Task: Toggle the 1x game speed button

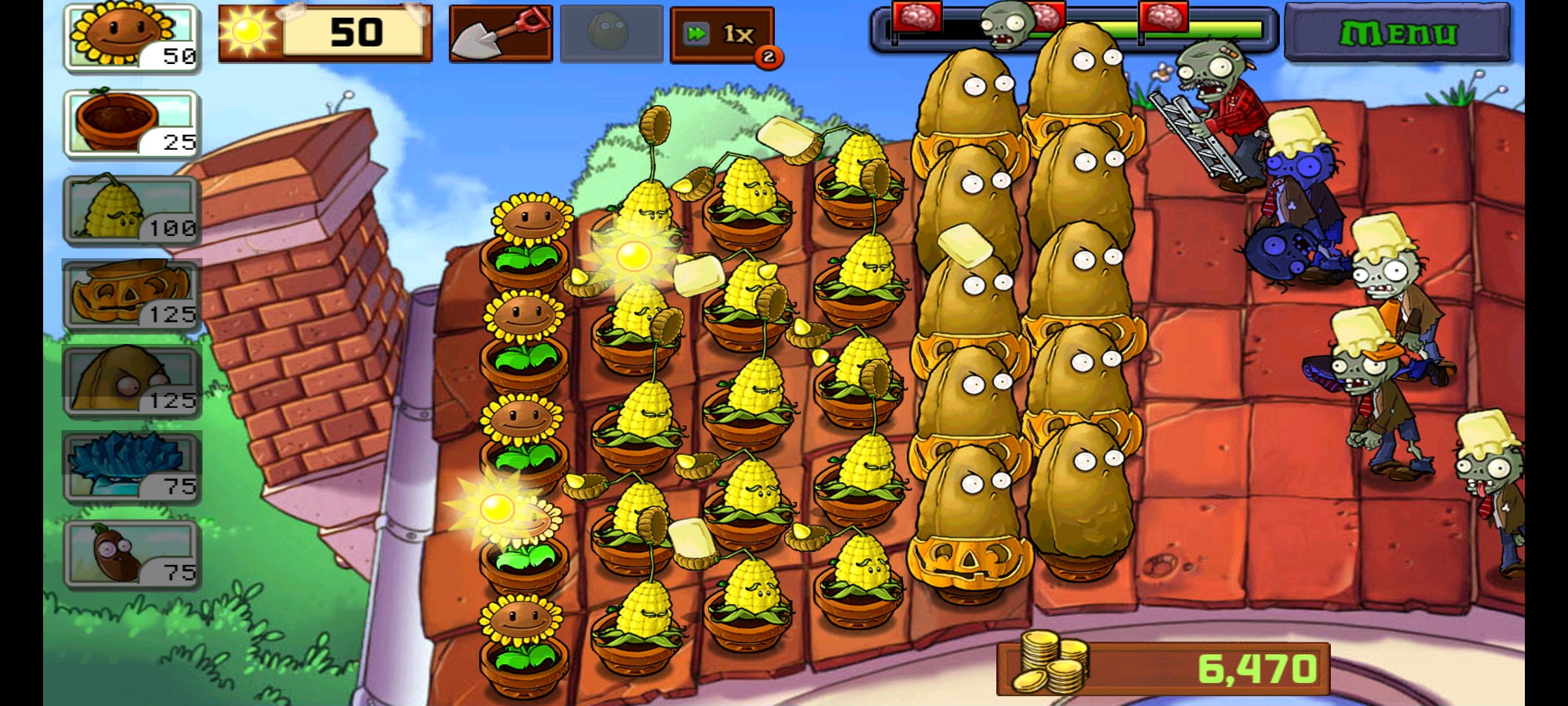Action: (x=722, y=34)
